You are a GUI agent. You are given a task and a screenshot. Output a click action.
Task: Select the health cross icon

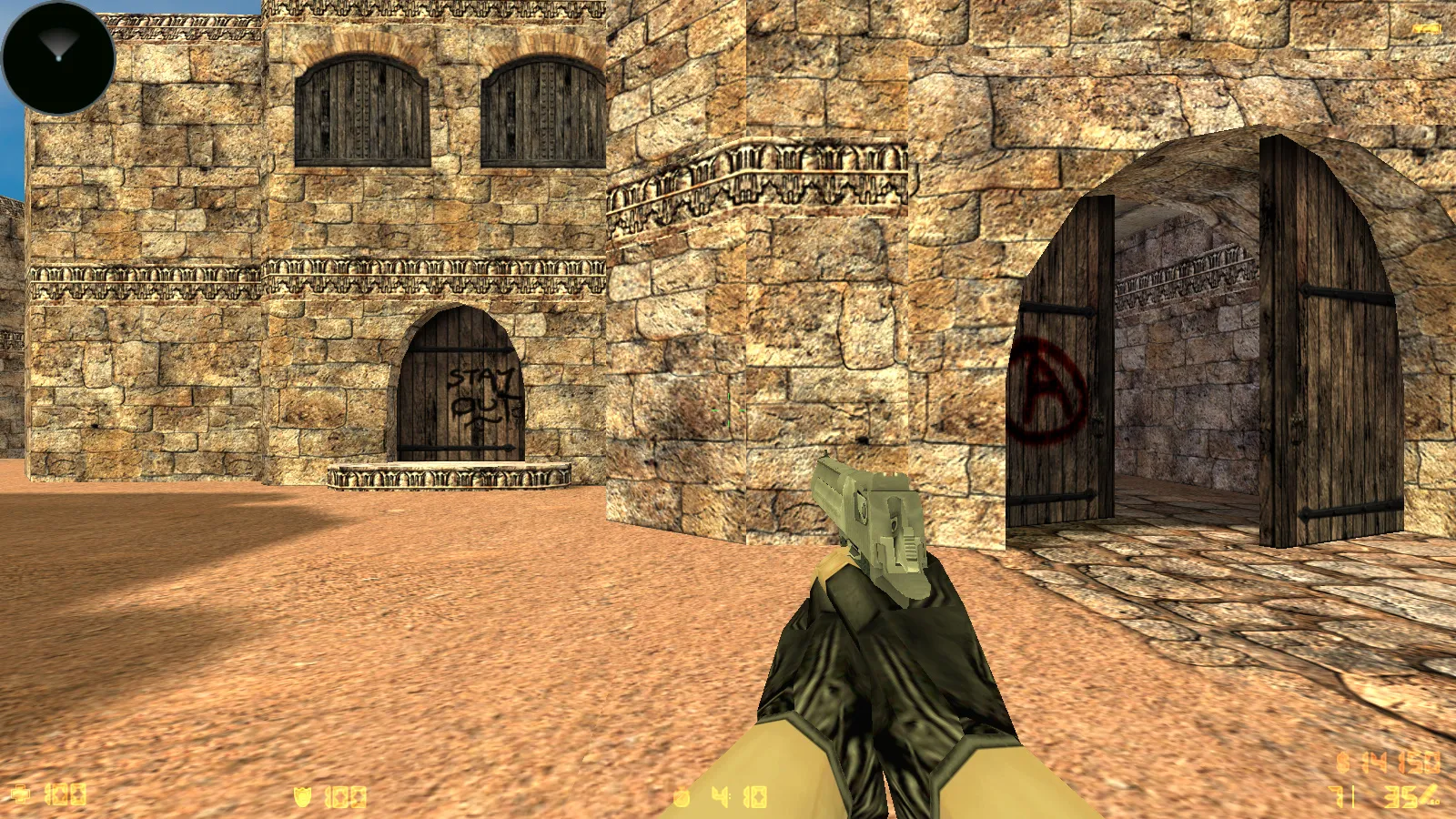coord(20,794)
